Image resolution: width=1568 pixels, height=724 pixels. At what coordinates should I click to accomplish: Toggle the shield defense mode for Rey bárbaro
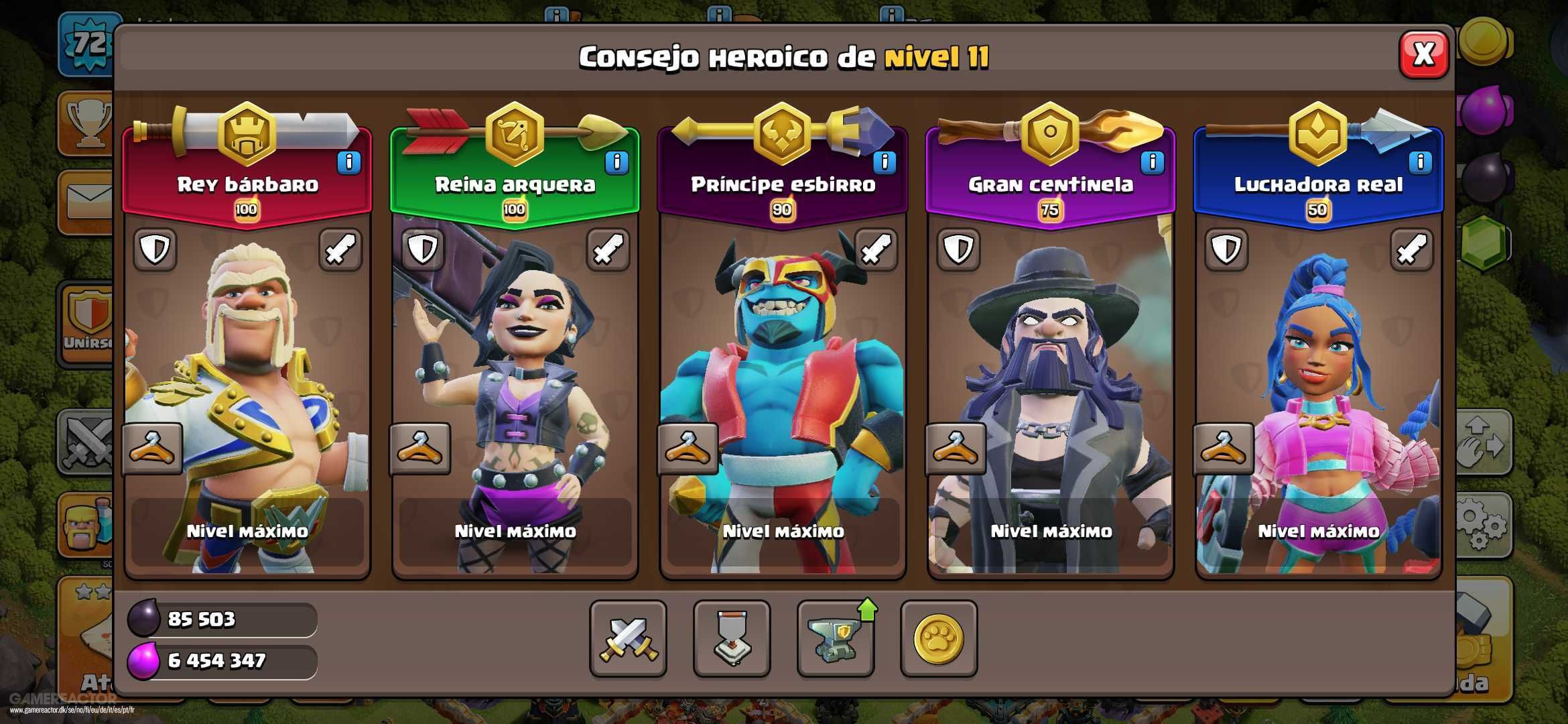(154, 250)
